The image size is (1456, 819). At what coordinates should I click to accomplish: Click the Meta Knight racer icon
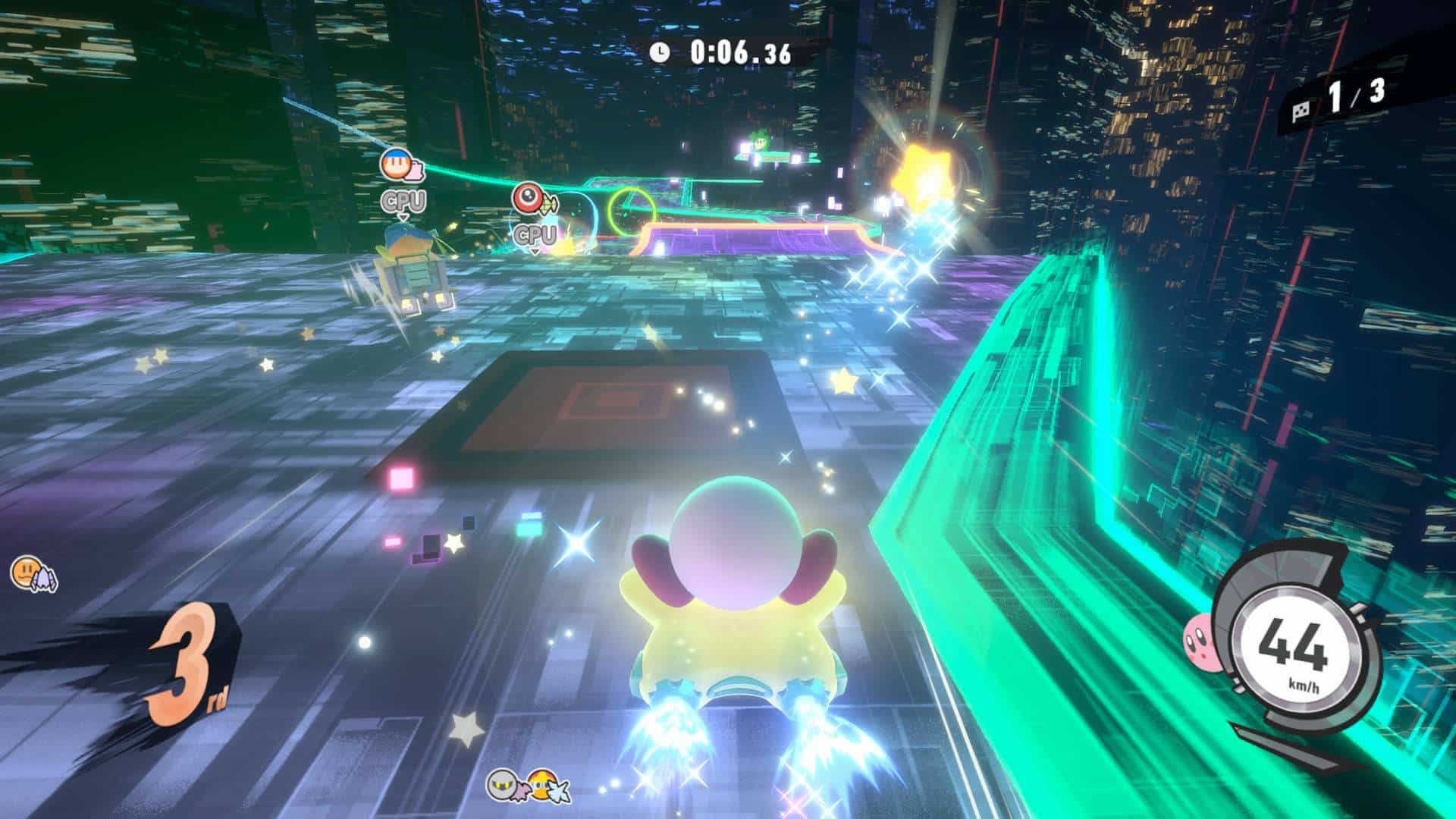[x=504, y=786]
